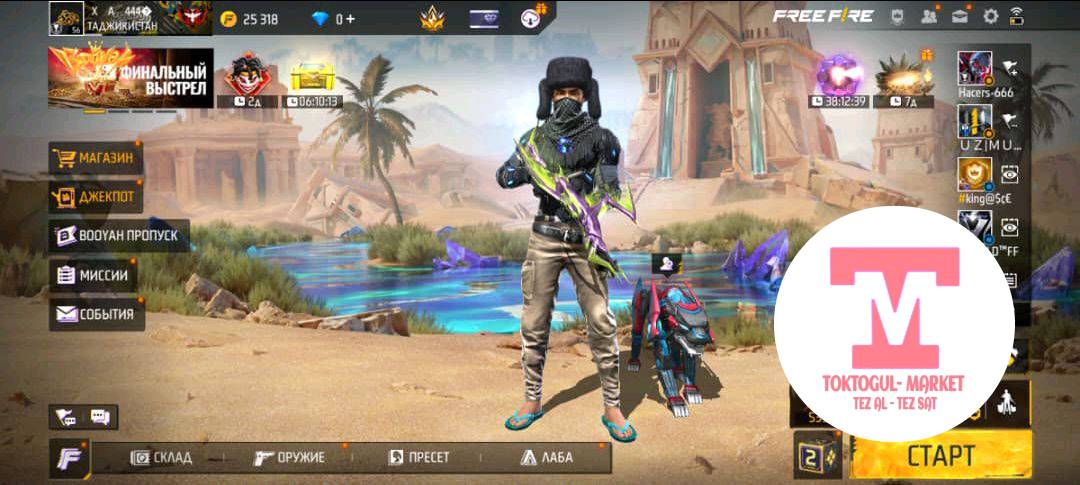Open the friends list icon
The height and width of the screenshot is (485, 1080).
pyautogui.click(x=930, y=16)
